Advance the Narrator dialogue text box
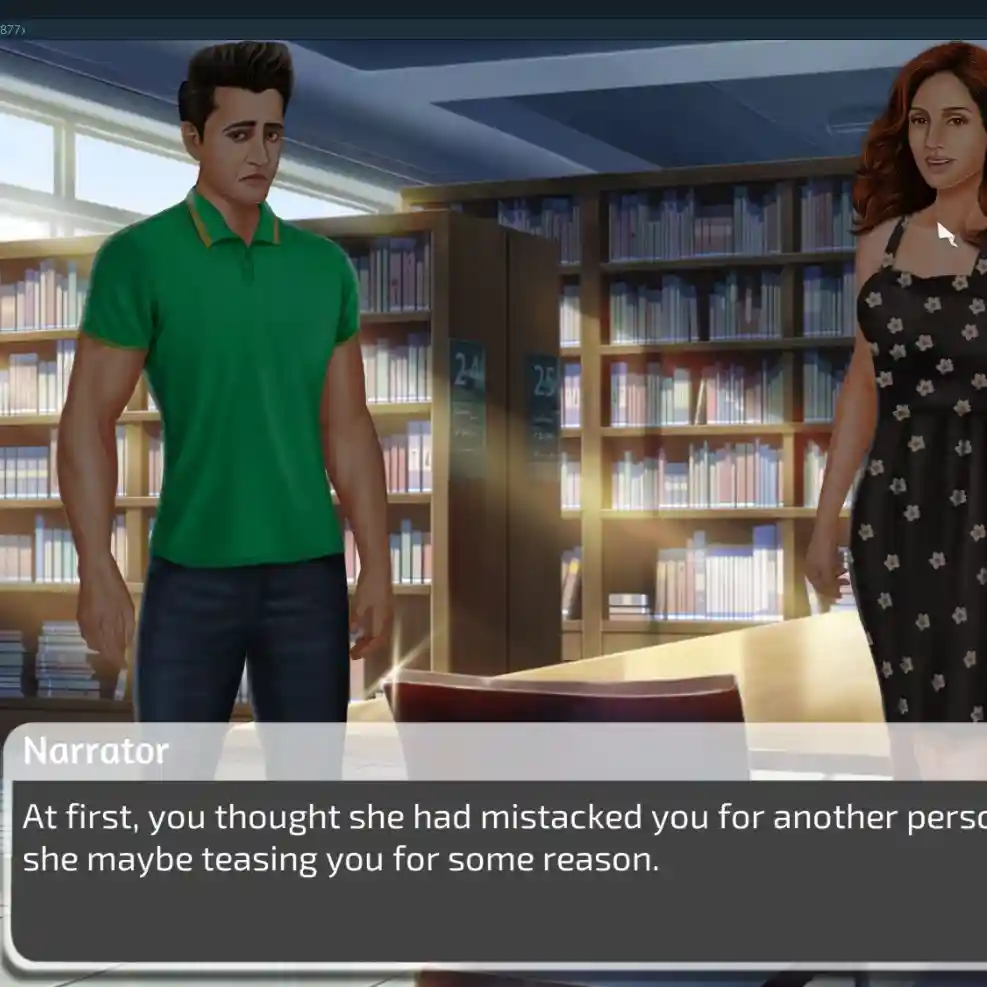Image resolution: width=987 pixels, height=987 pixels. coord(500,868)
